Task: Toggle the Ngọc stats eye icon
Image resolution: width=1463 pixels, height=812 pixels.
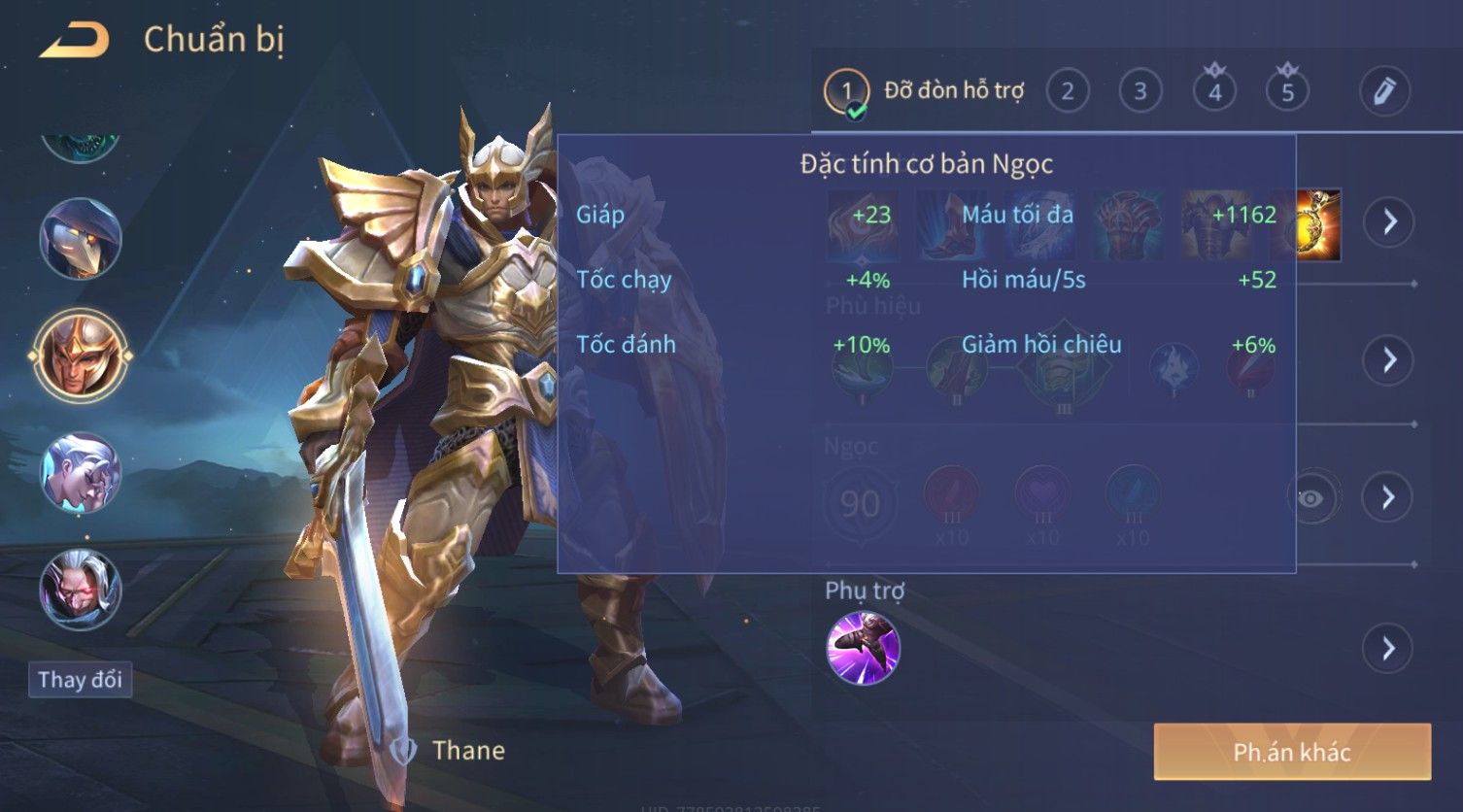Action: (x=1310, y=498)
